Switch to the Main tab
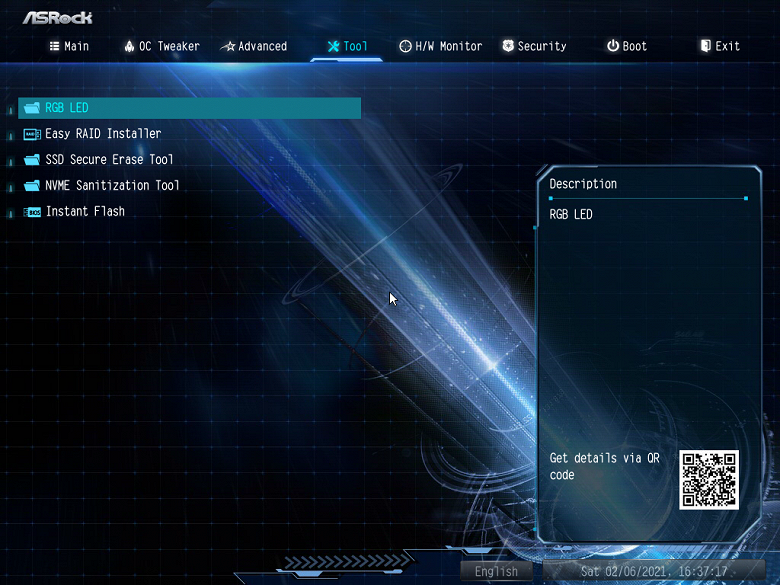780x585 pixels. (69, 46)
